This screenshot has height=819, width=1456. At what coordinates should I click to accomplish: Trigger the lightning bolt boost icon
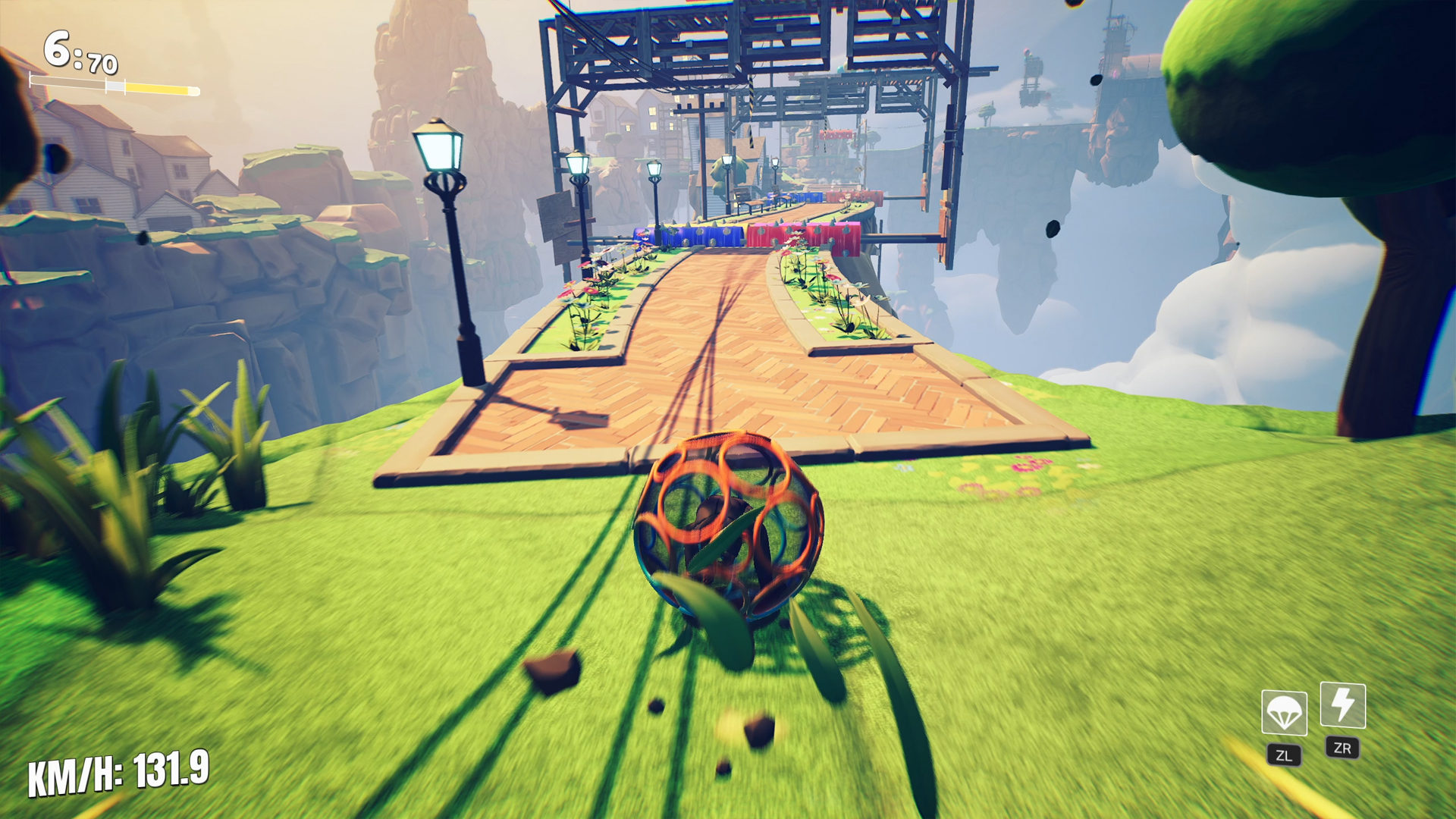1343,705
